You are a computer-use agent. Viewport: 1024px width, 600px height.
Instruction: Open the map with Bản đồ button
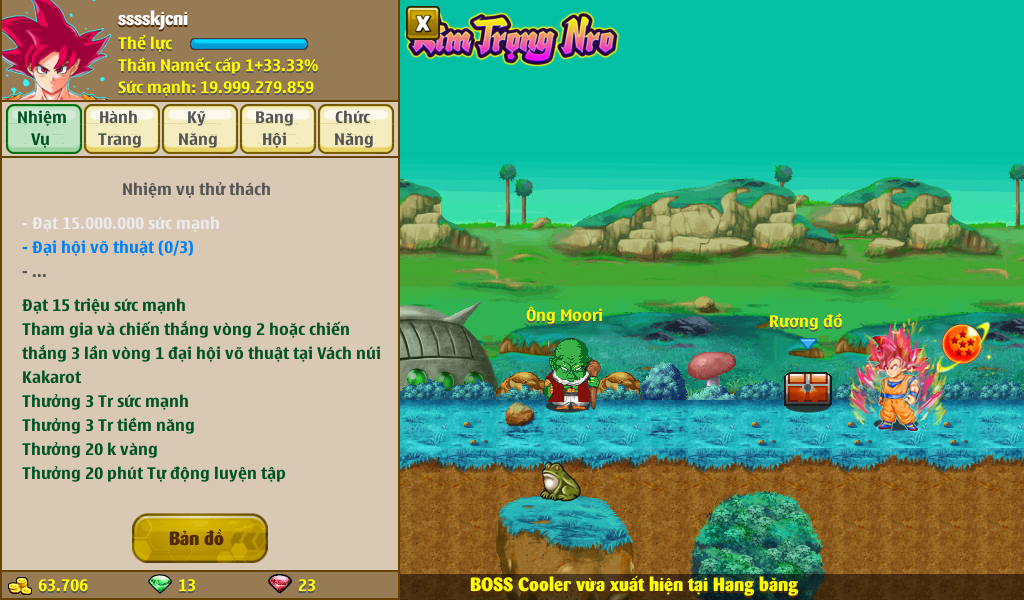[x=199, y=538]
